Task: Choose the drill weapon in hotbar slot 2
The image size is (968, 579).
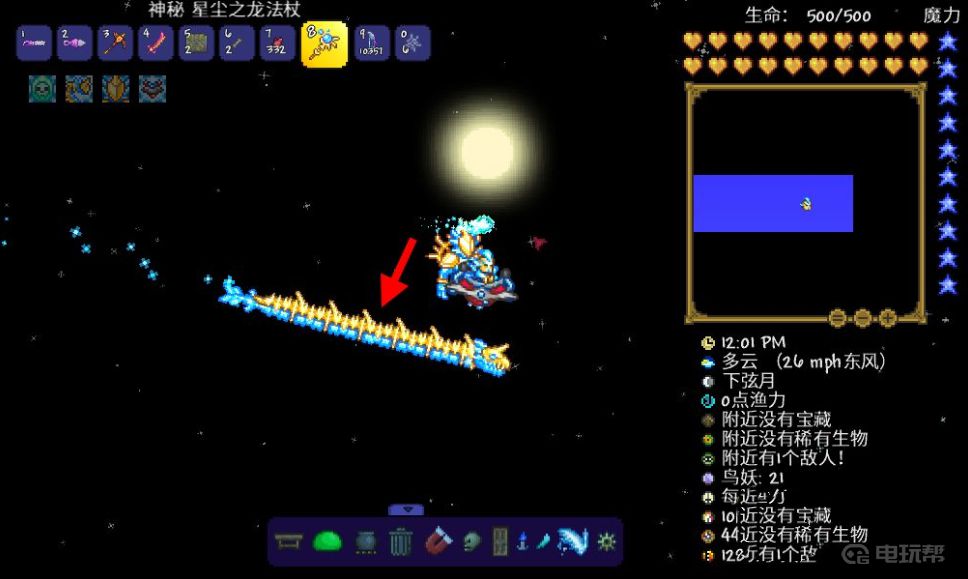Action: click(x=75, y=44)
